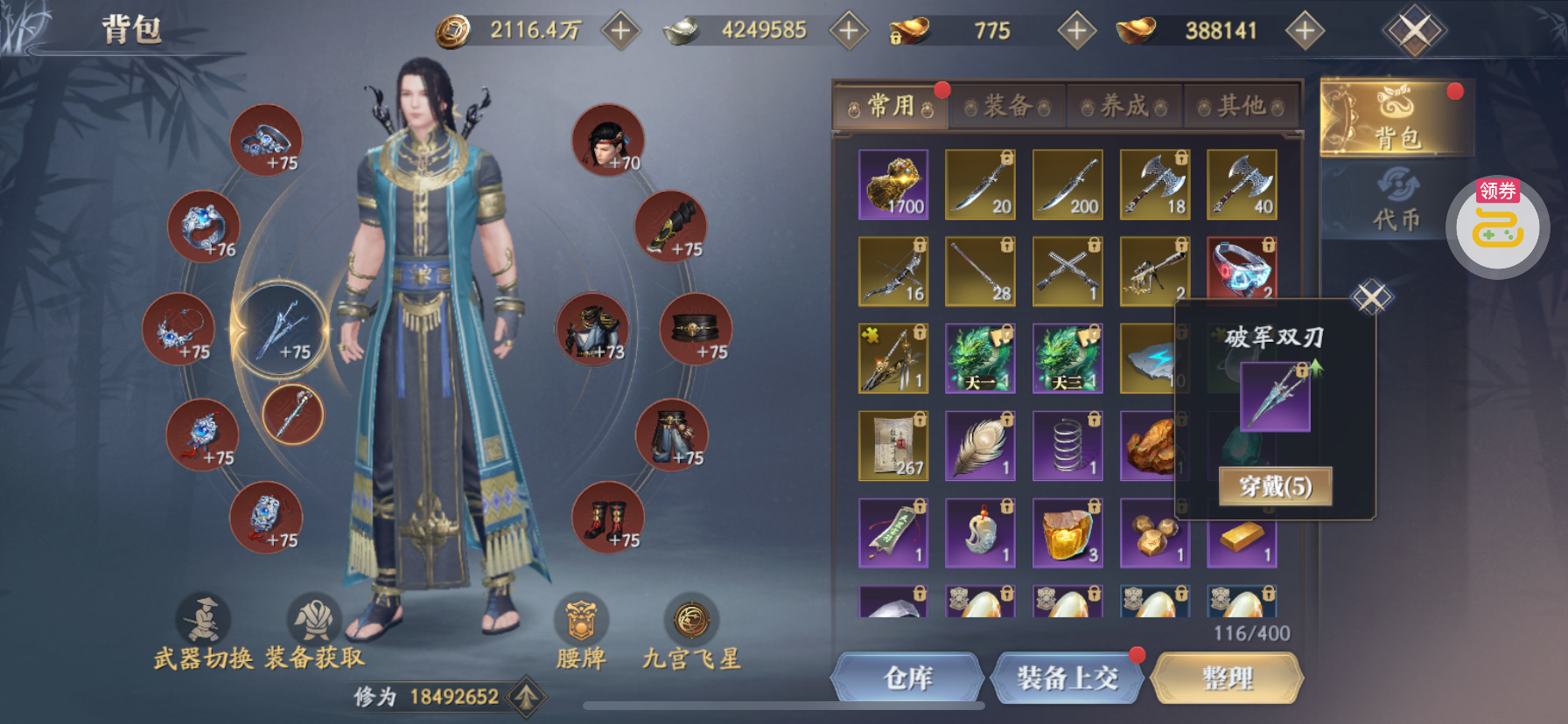
Task: Open the 仓库 warehouse
Action: pyautogui.click(x=907, y=678)
